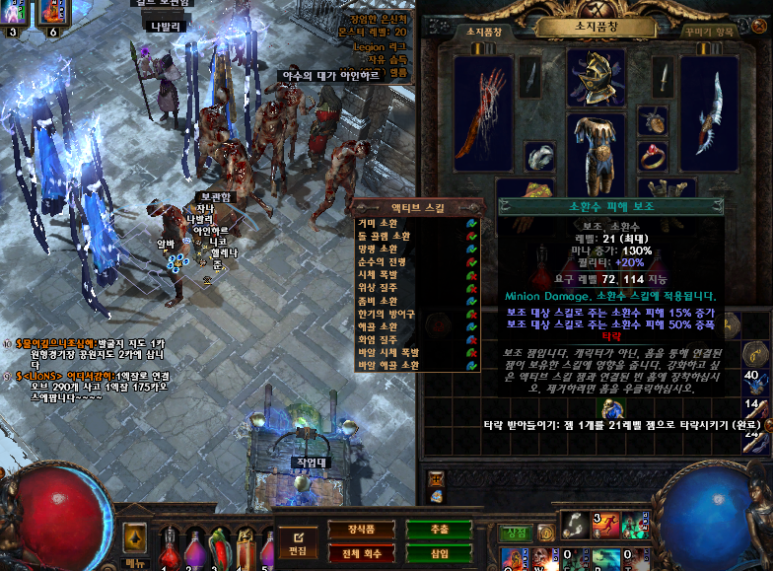Select the 소지품창 inventory tab

[x=484, y=31]
